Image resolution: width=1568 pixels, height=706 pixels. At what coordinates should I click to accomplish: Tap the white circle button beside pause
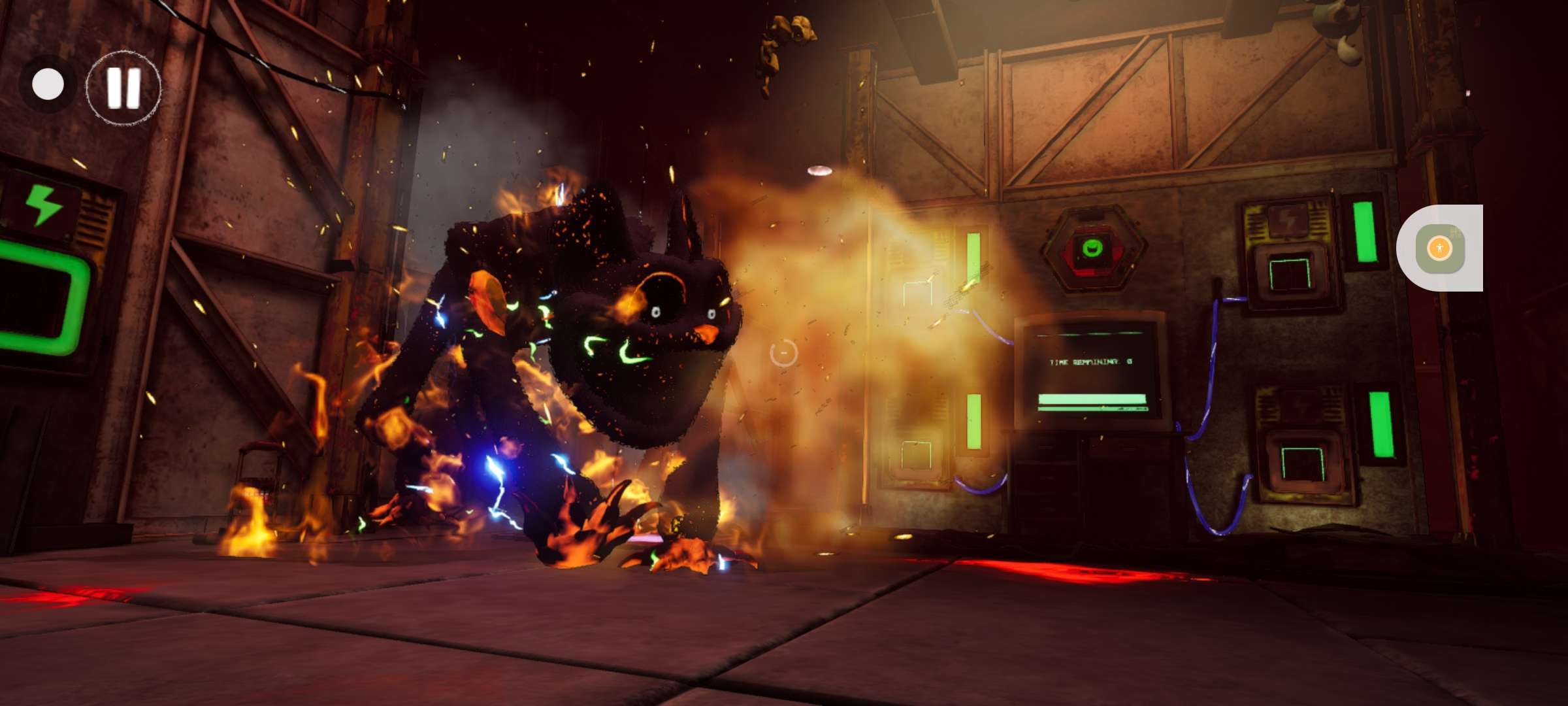pos(48,85)
